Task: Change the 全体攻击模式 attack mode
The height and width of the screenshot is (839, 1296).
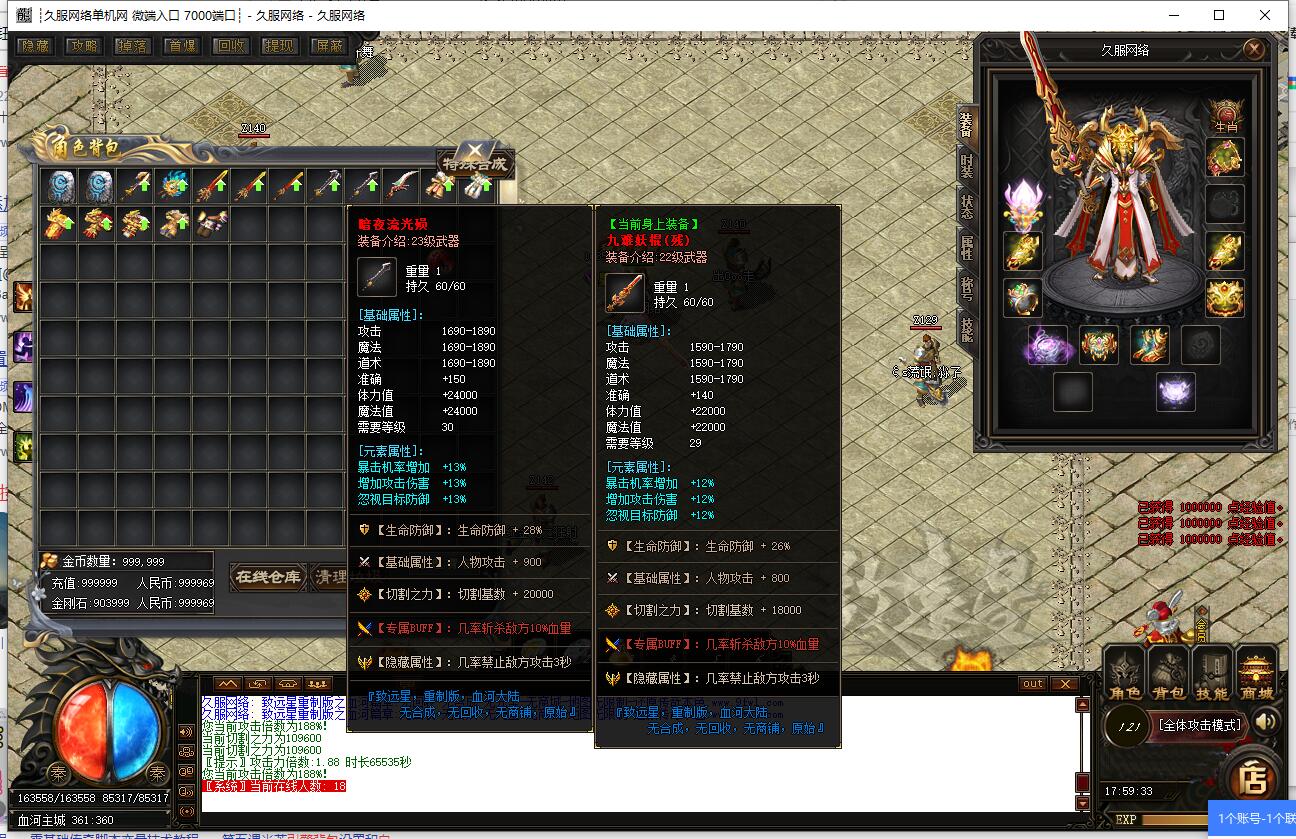Action: 1199,725
